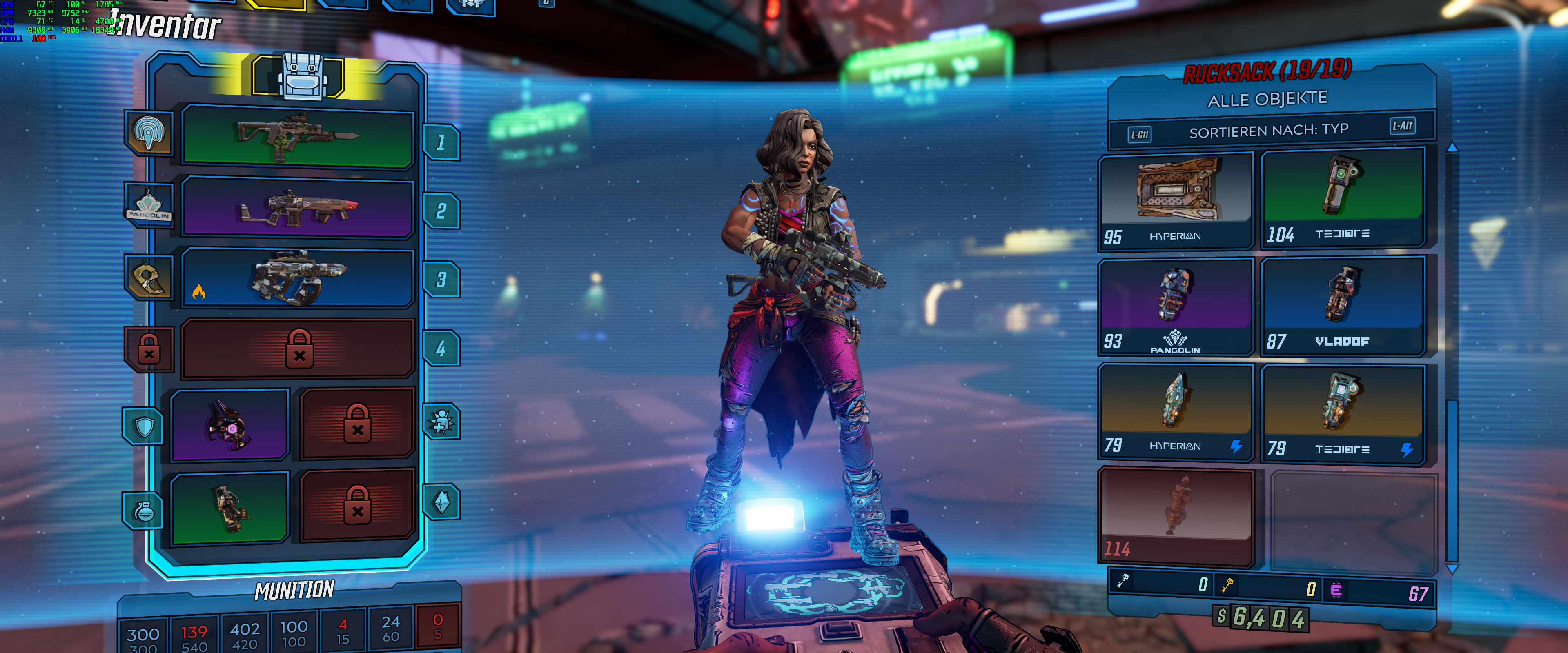The width and height of the screenshot is (1568, 653).
Task: Choose the level 87 Vladof item
Action: (x=1343, y=306)
